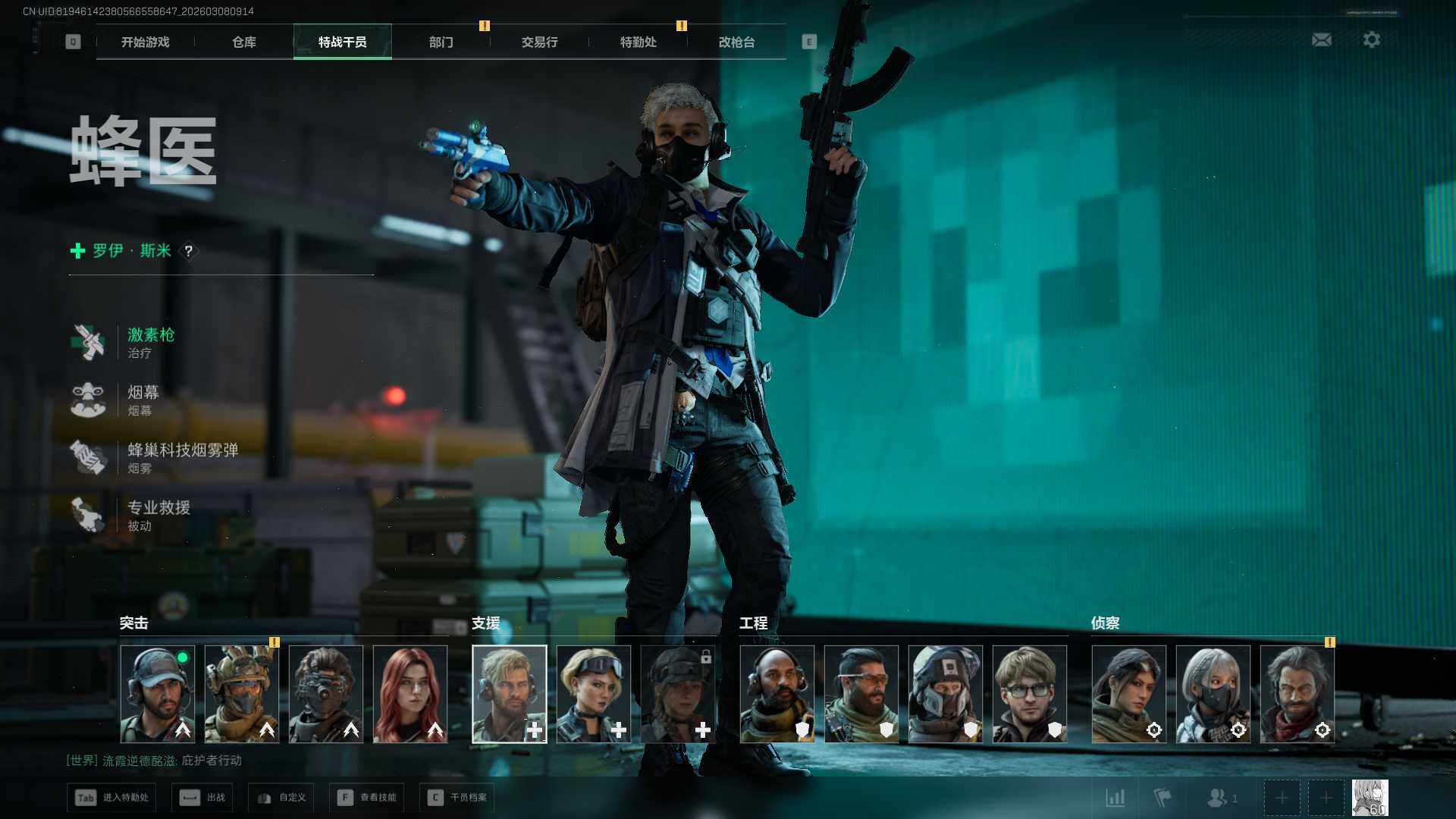Image resolution: width=1456 pixels, height=819 pixels.
Task: Click the 出战 deploy button
Action: tap(202, 798)
